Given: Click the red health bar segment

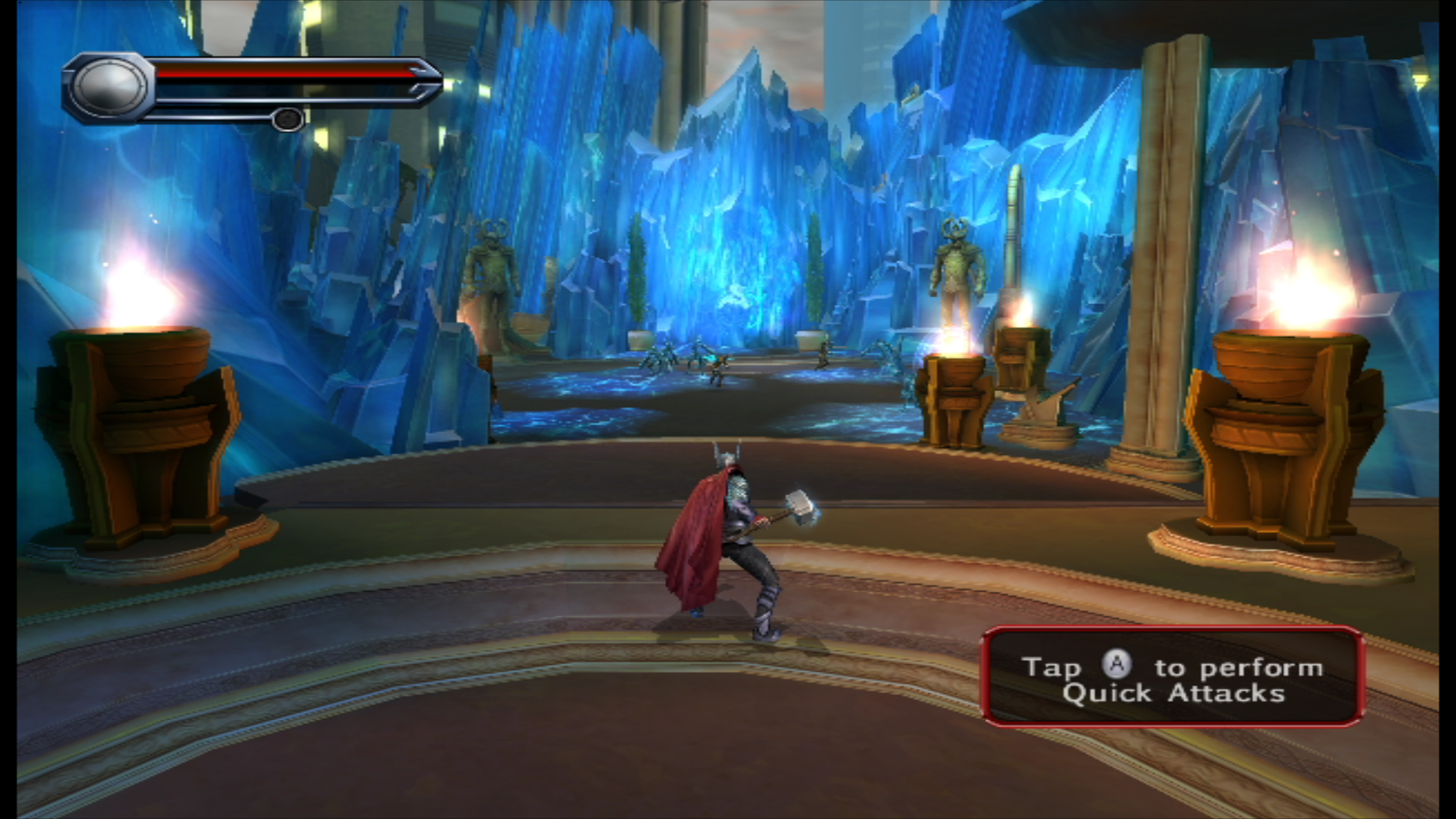Looking at the screenshot, I should coord(281,73).
